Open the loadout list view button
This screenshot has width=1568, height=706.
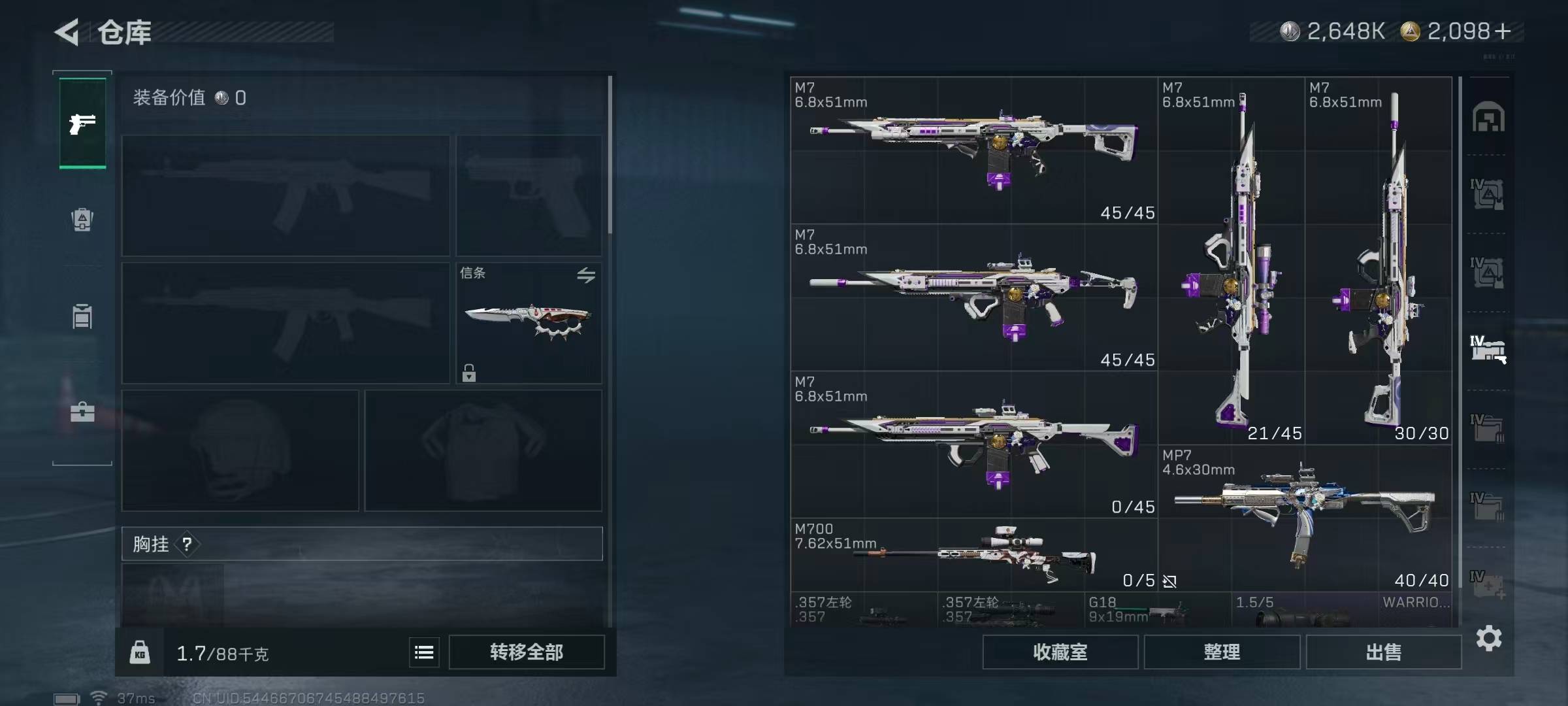(x=424, y=652)
